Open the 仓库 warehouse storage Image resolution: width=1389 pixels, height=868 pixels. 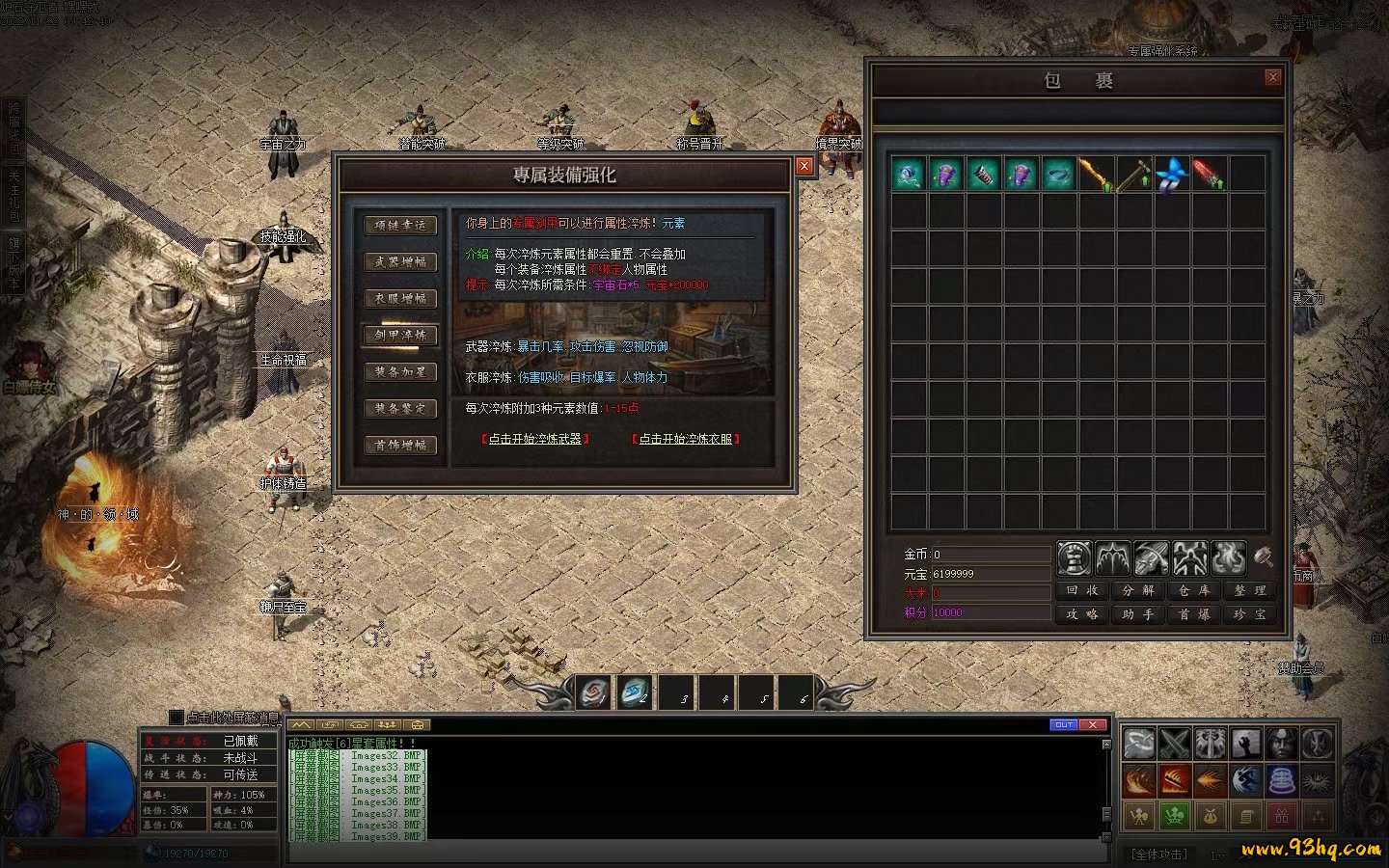coord(1194,590)
